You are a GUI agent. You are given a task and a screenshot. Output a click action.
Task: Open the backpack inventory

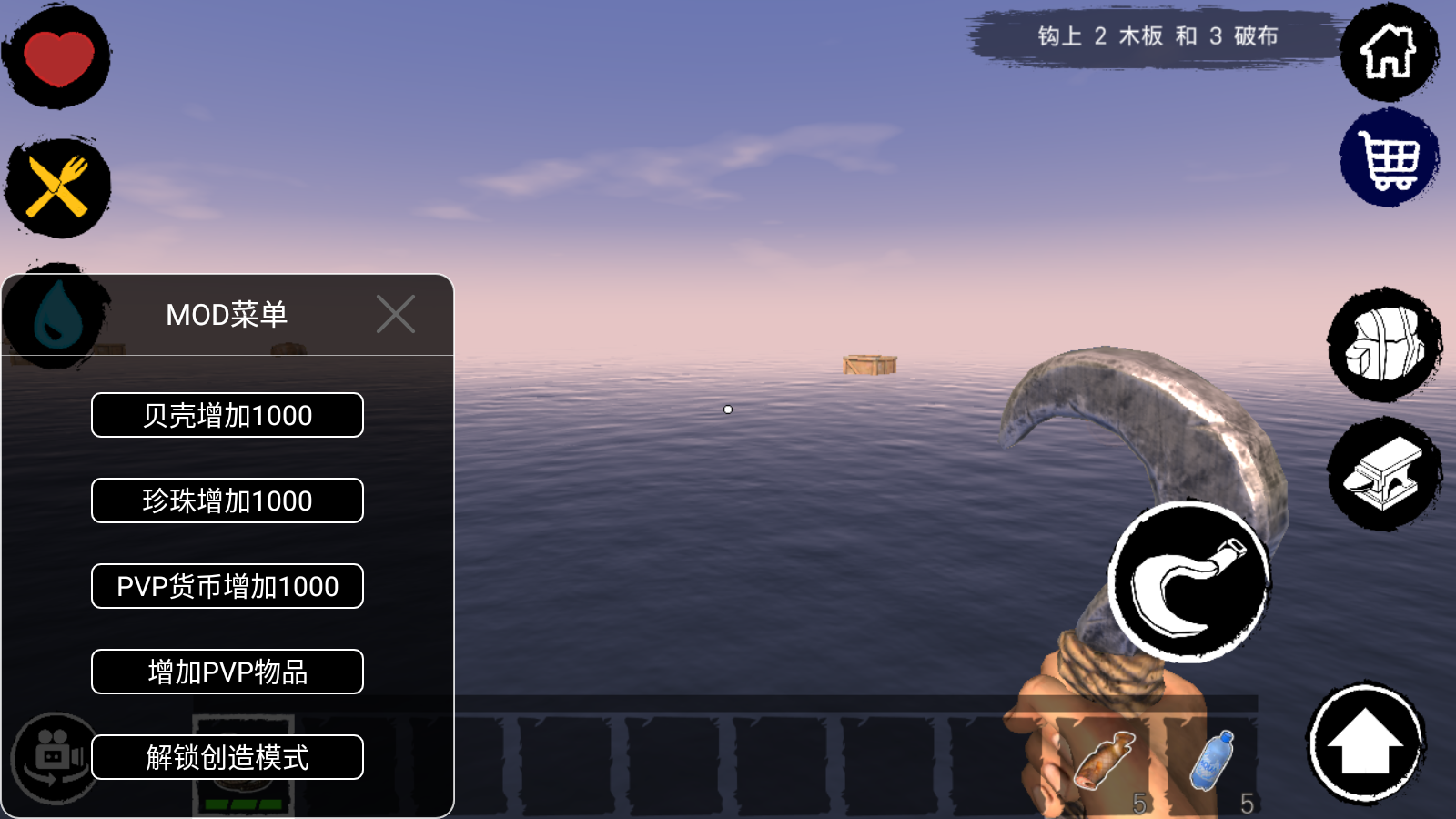point(1384,345)
